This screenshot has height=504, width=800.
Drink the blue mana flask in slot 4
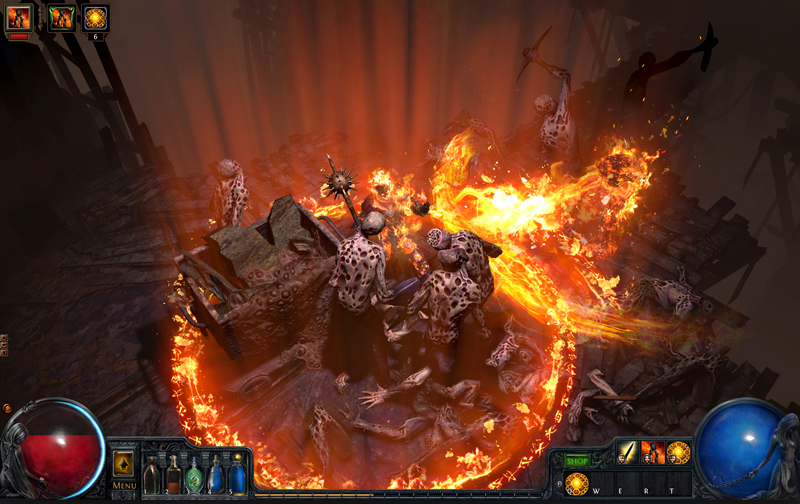tap(216, 474)
